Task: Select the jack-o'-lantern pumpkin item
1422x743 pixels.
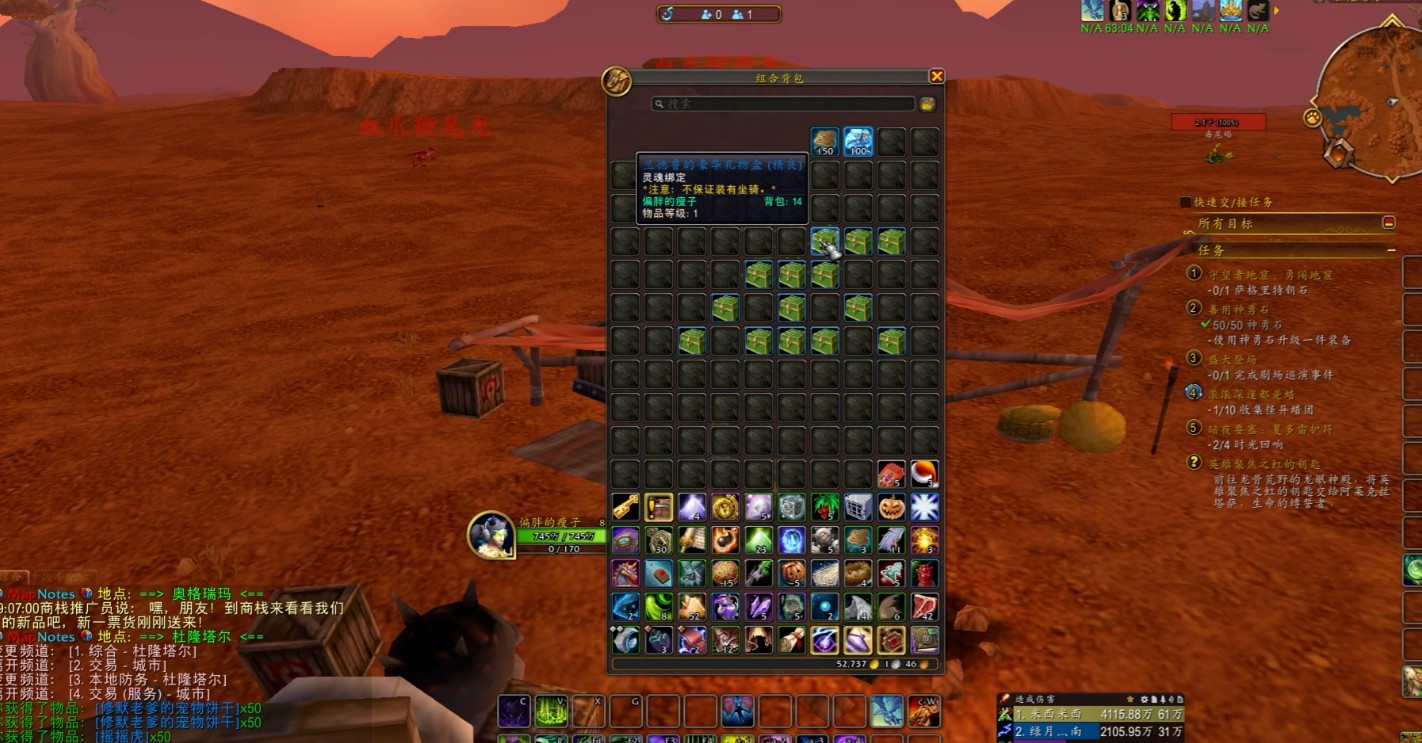Action: (891, 507)
